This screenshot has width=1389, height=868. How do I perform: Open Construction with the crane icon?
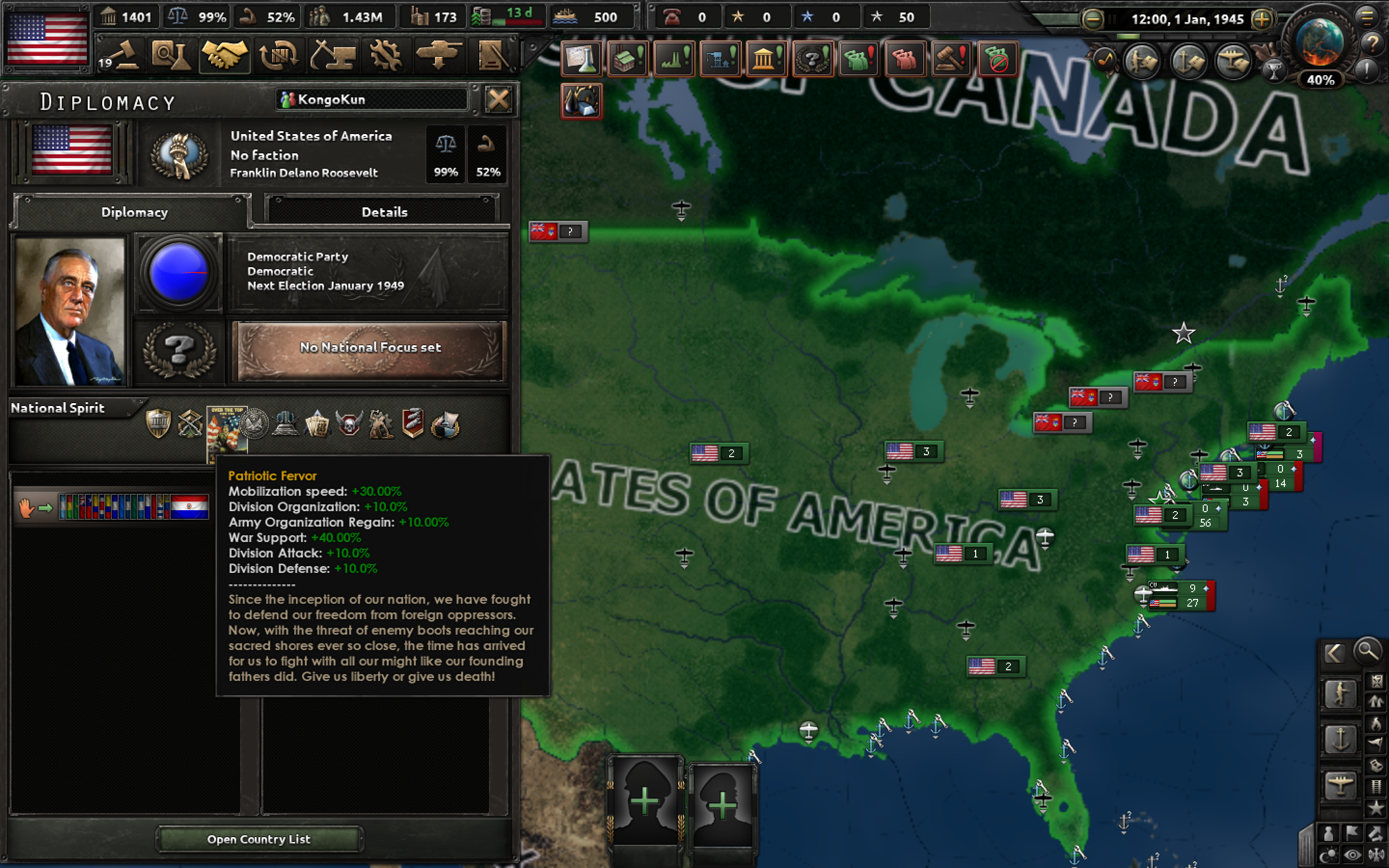click(332, 55)
